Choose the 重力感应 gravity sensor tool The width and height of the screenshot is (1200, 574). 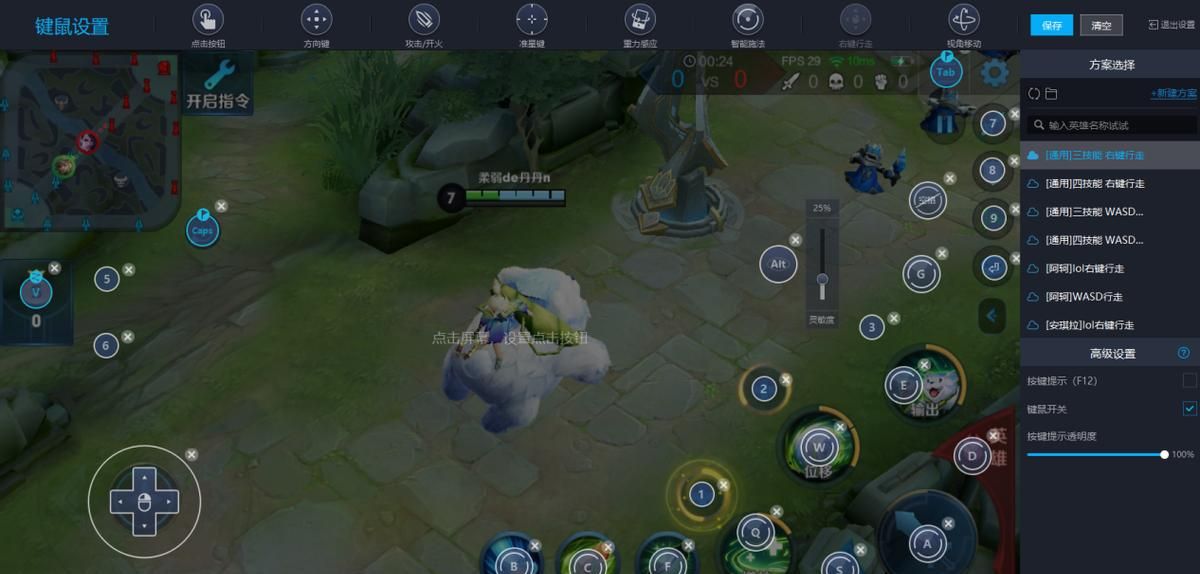[640, 26]
